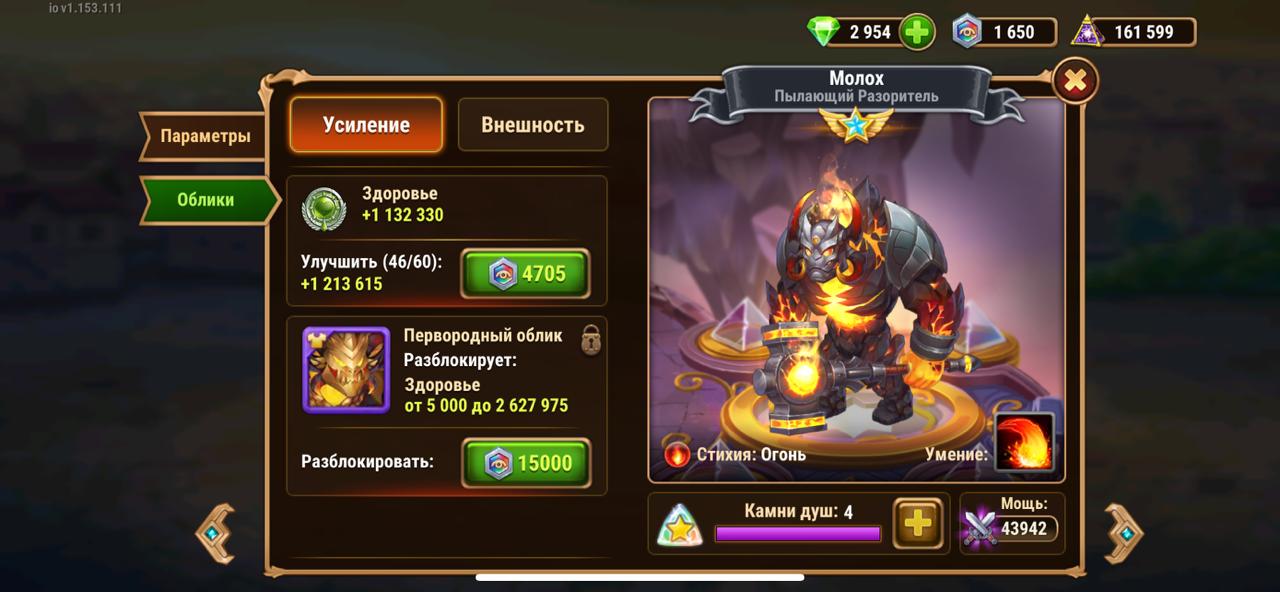Switch to the Параметры tab
The height and width of the screenshot is (592, 1280).
[x=204, y=136]
